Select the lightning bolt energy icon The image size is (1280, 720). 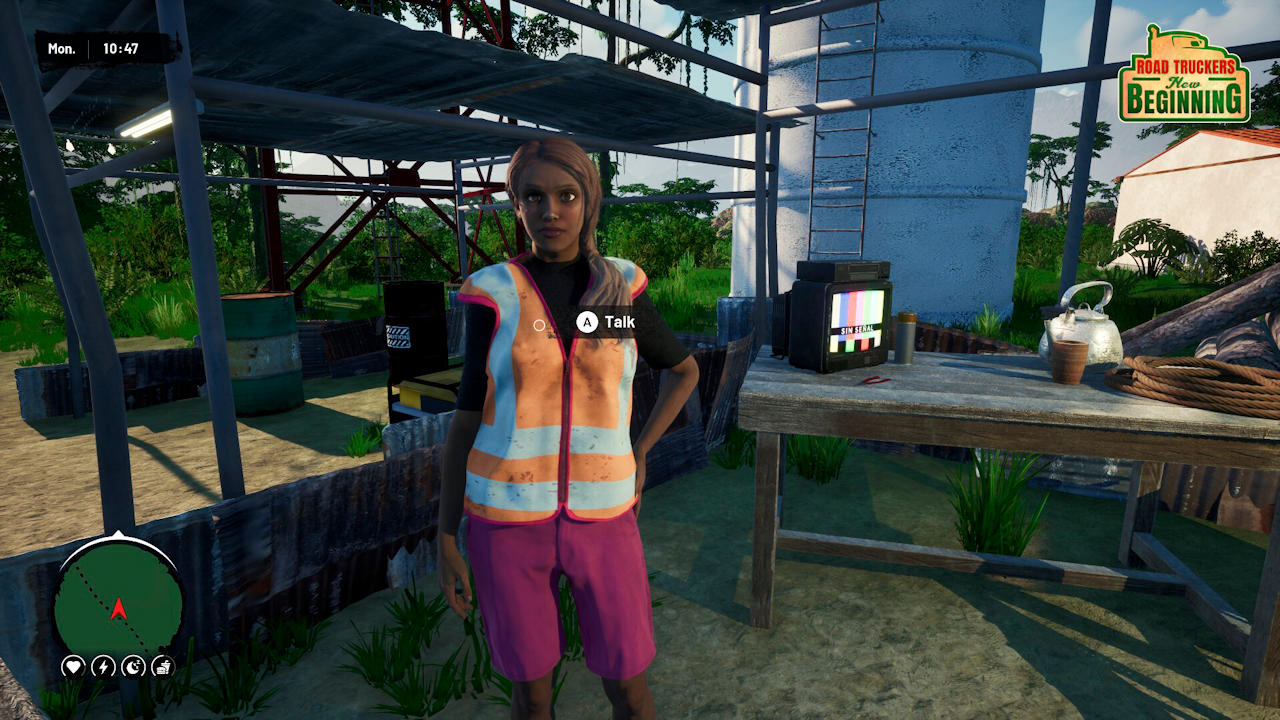(x=103, y=666)
